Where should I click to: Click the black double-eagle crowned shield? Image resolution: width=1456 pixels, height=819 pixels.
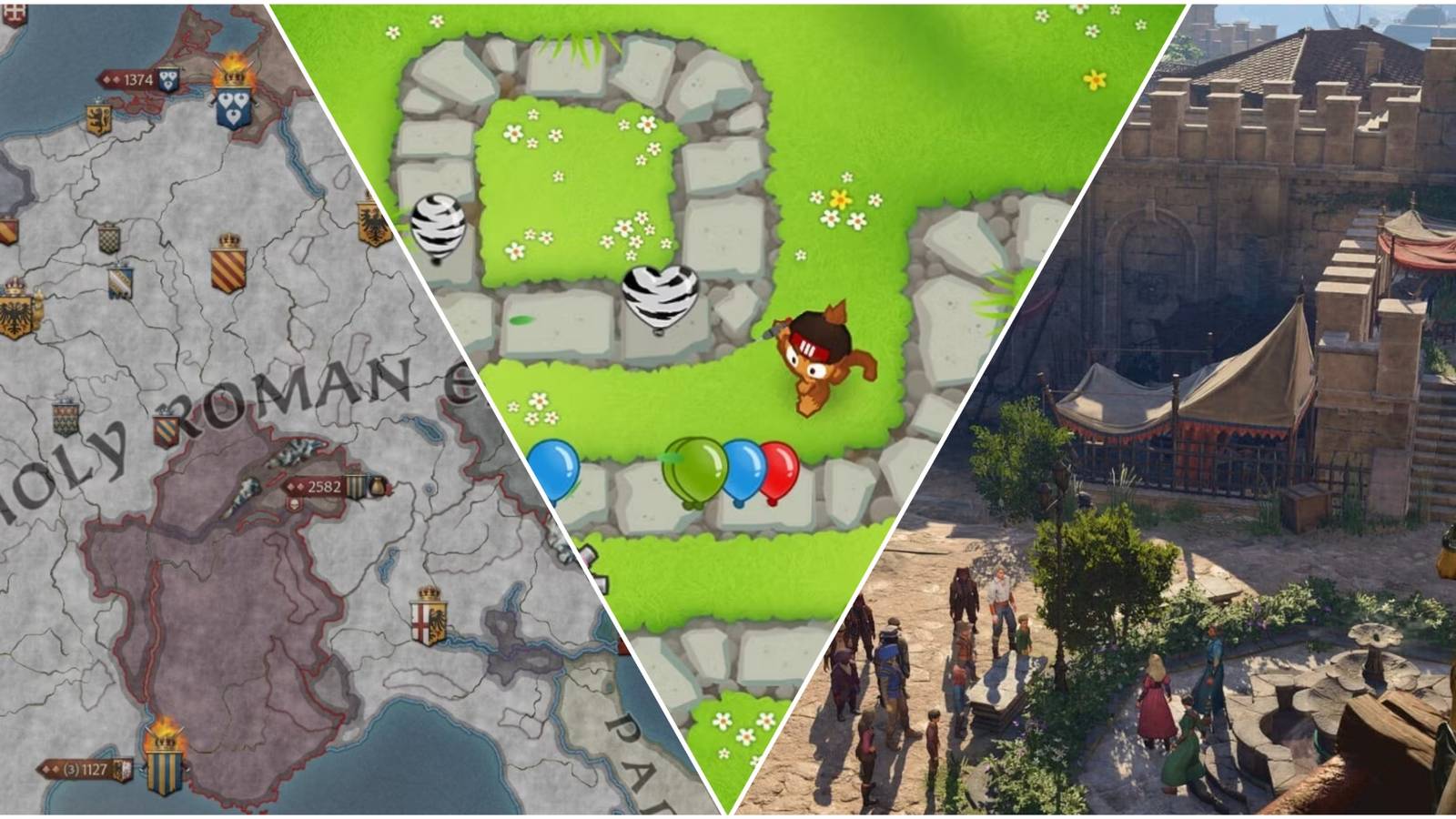(16, 314)
